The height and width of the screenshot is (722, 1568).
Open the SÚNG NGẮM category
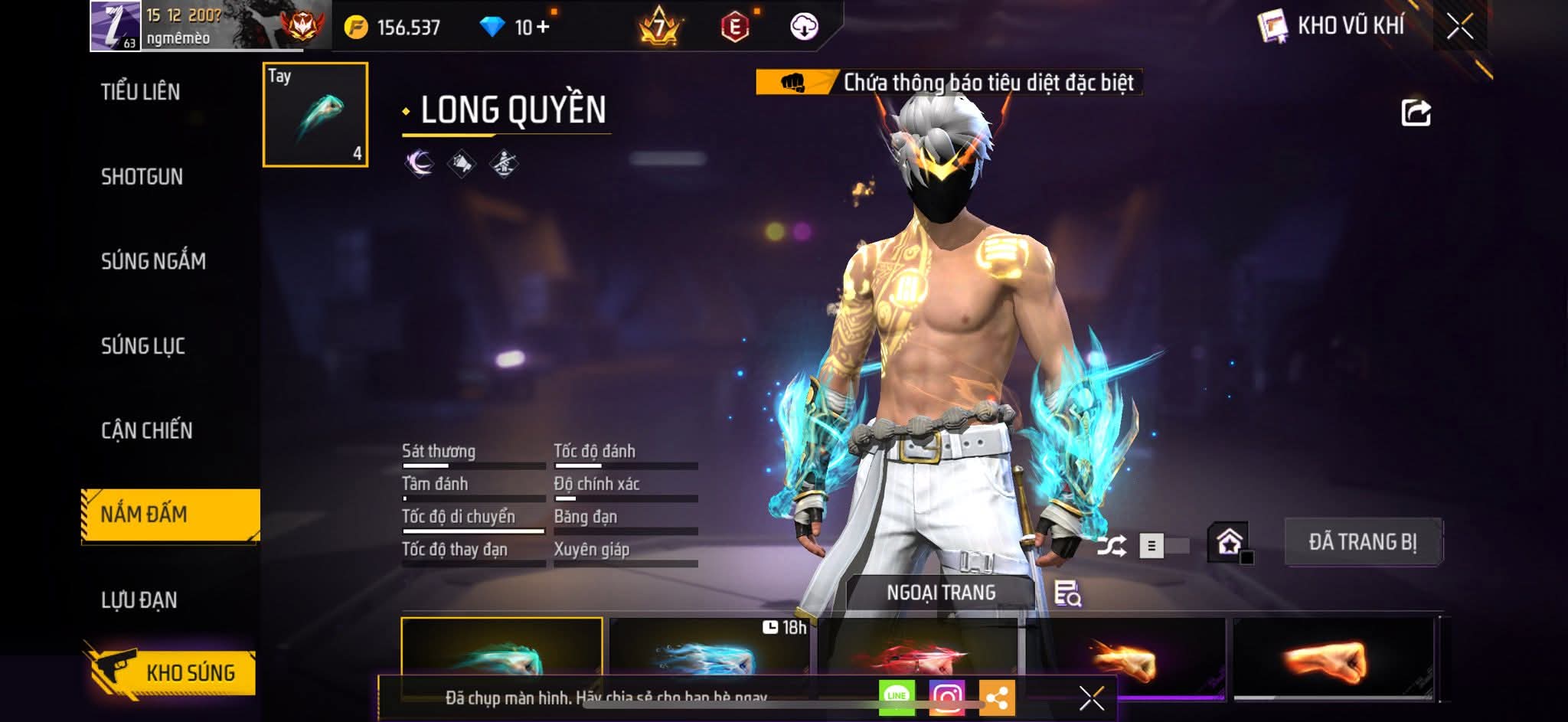point(153,261)
